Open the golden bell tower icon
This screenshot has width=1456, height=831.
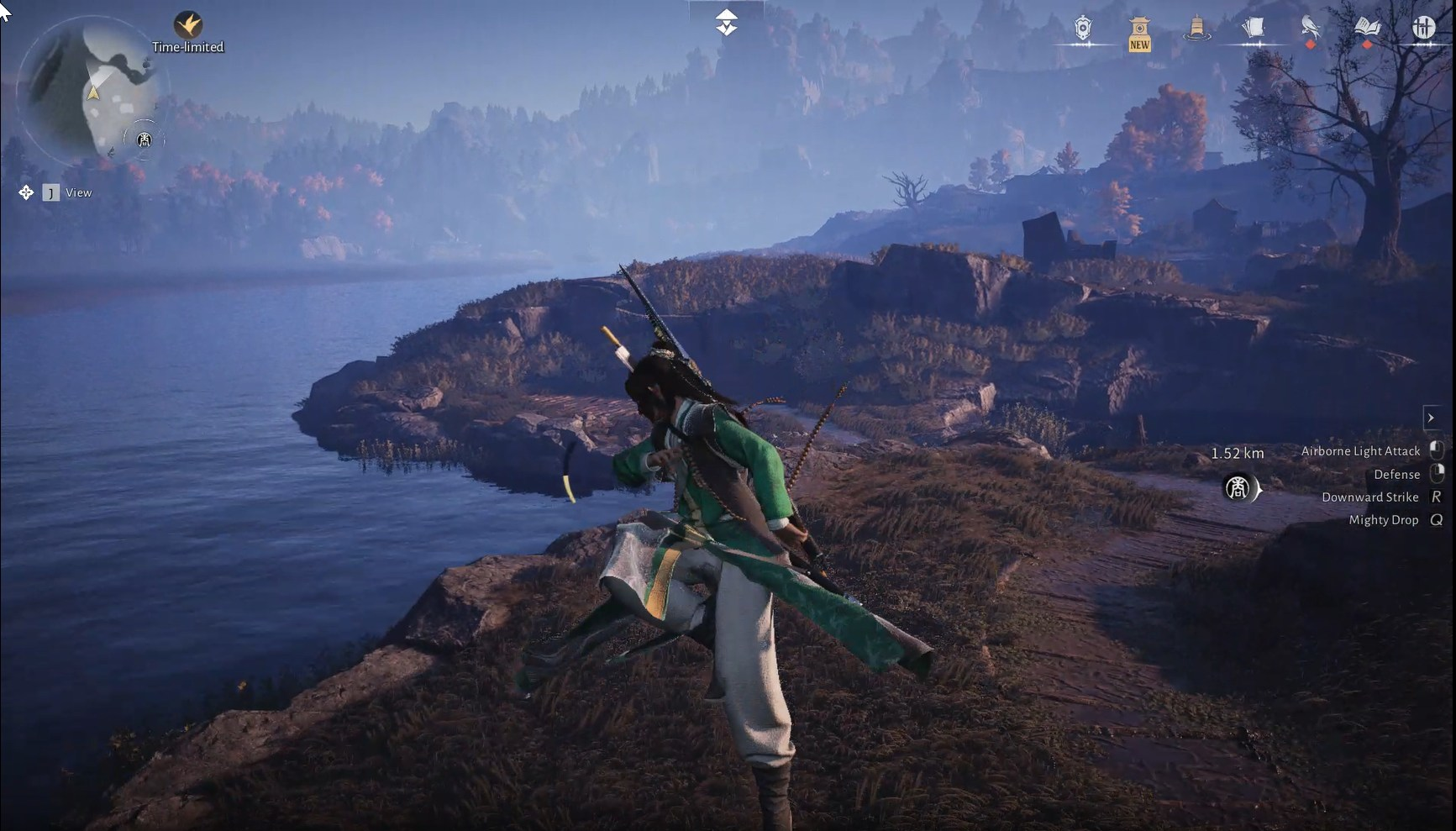pyautogui.click(x=1196, y=29)
